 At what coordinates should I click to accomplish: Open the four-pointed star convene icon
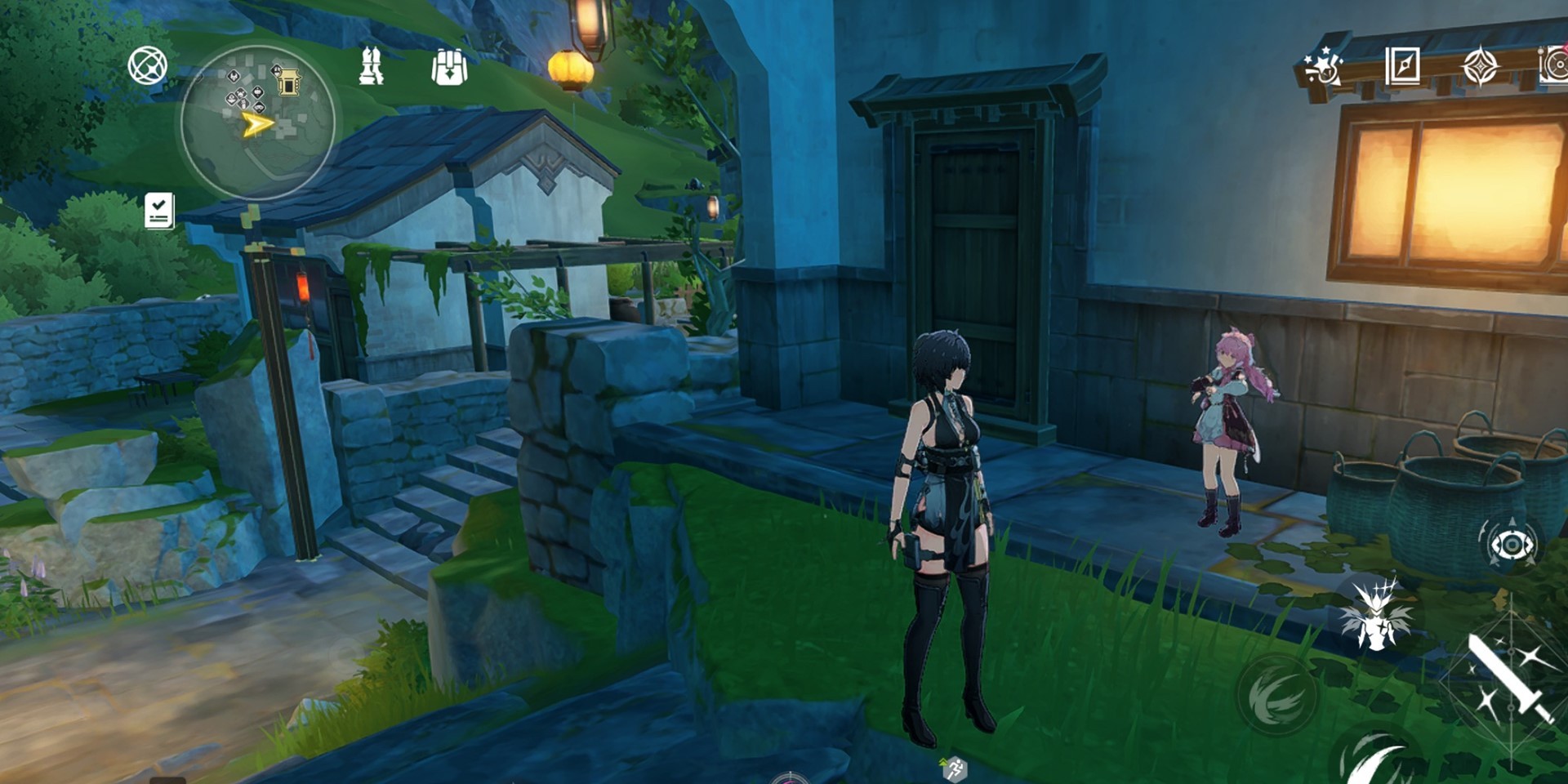[1480, 66]
